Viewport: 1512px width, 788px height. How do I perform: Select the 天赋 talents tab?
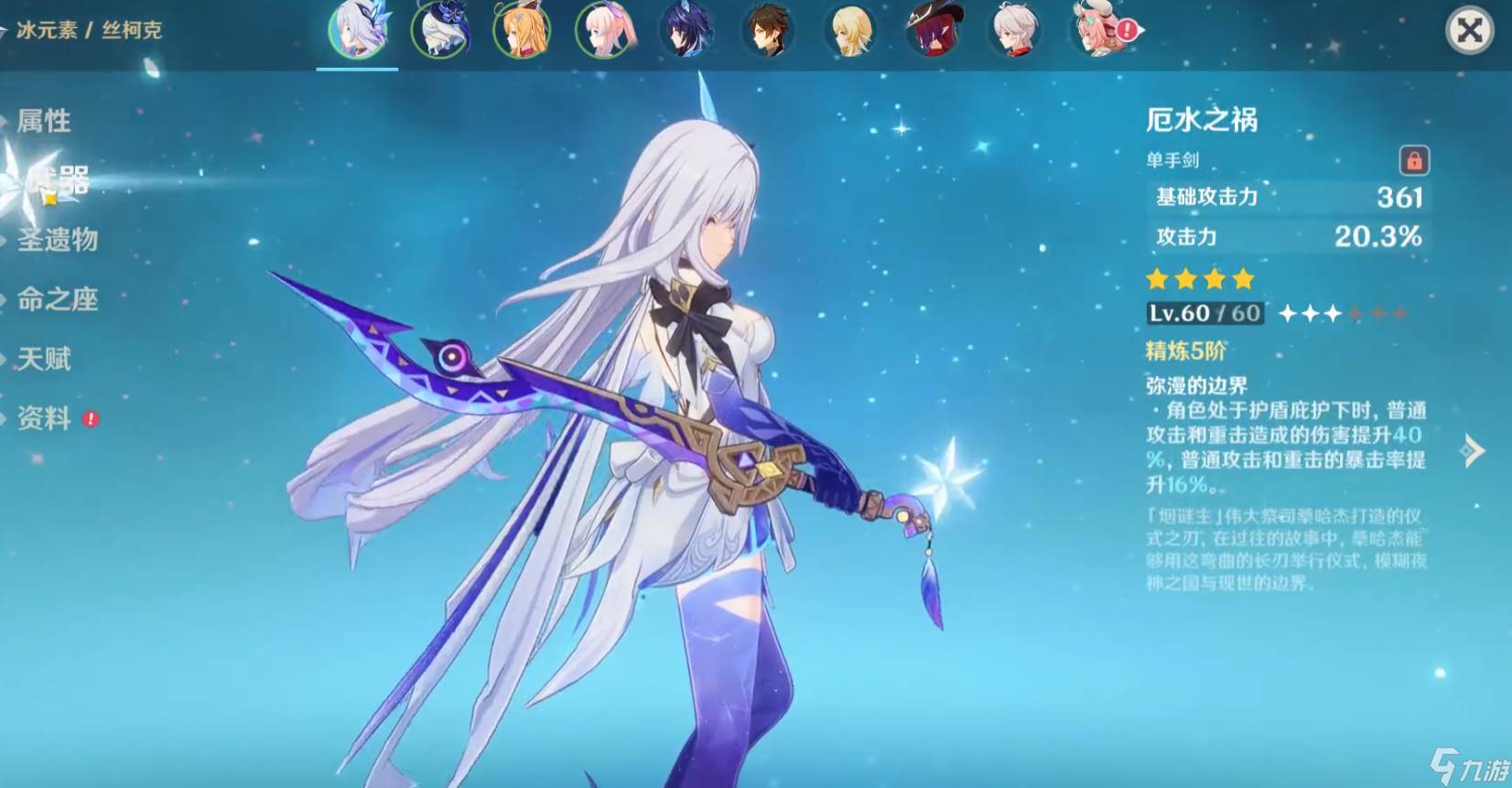coord(43,359)
